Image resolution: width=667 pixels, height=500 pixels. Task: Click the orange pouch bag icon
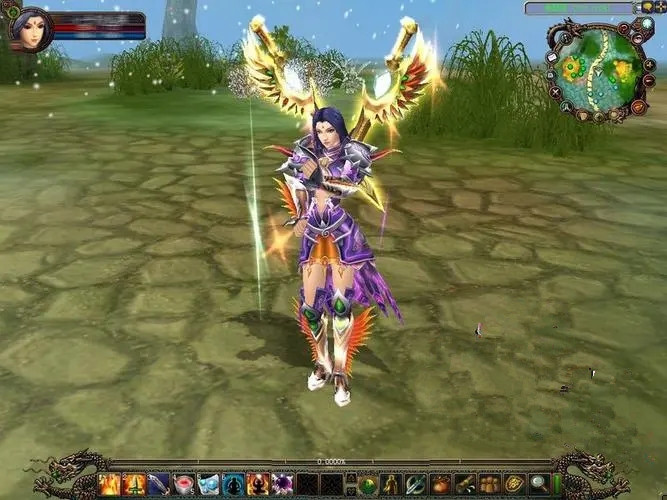pyautogui.click(x=441, y=485)
